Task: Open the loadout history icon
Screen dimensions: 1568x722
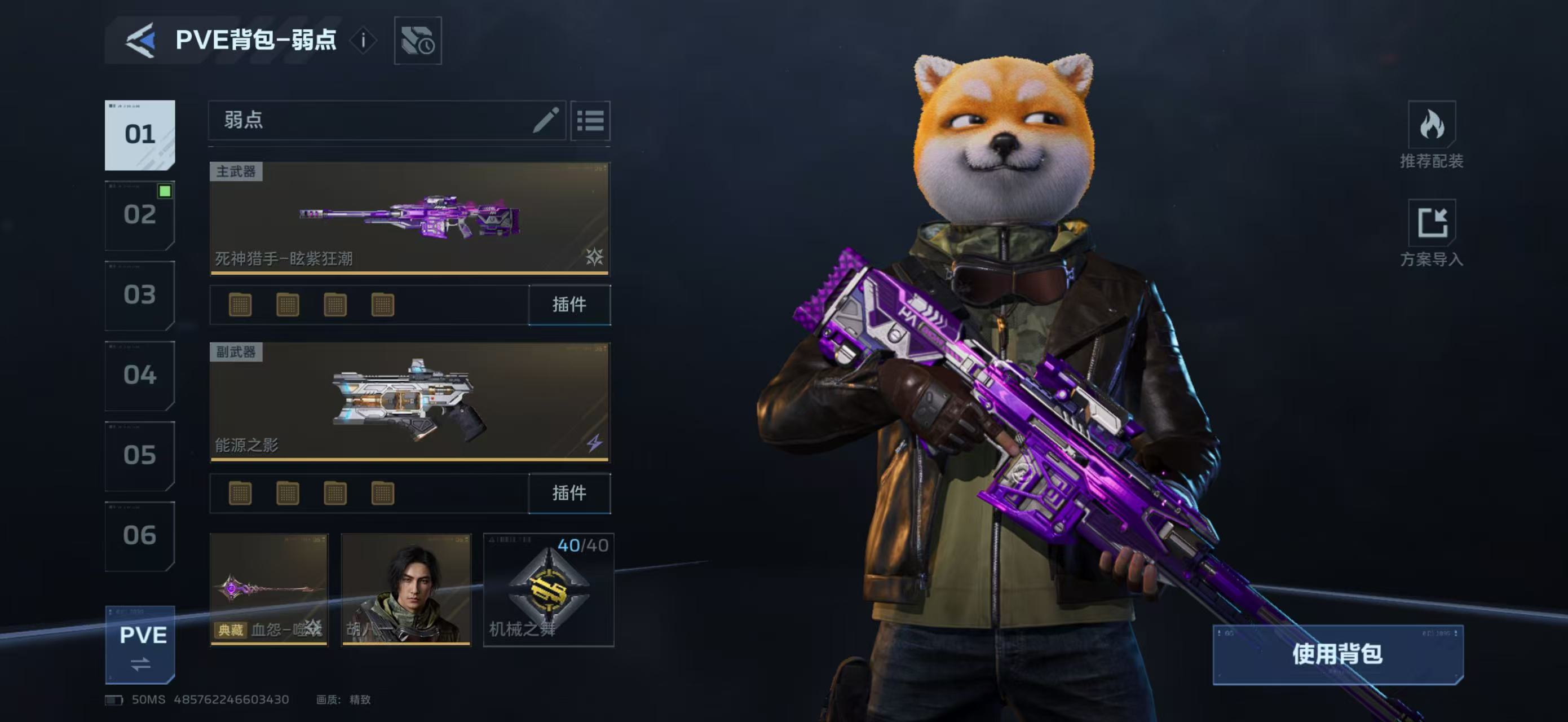Action: (418, 41)
